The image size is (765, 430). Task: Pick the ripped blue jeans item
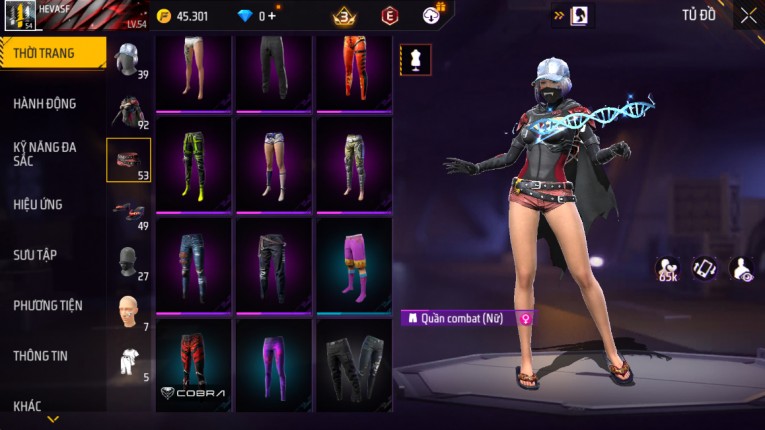point(193,265)
